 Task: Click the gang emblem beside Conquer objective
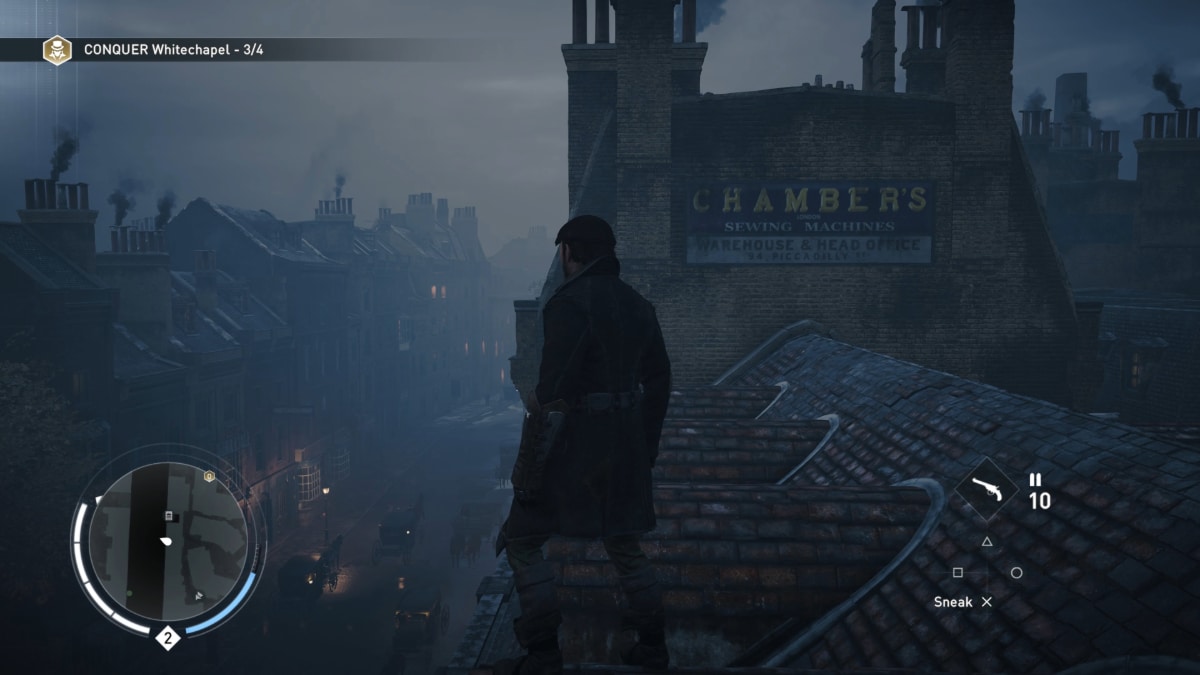point(57,49)
